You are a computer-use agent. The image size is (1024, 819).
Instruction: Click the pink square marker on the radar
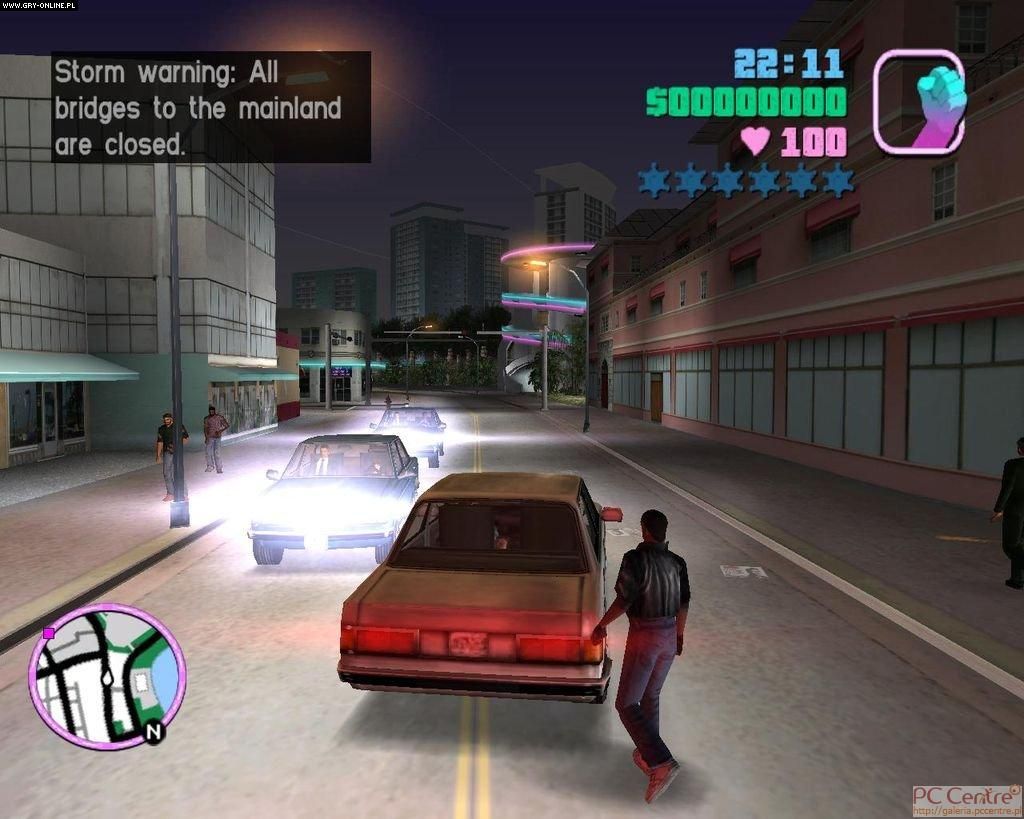tap(48, 633)
